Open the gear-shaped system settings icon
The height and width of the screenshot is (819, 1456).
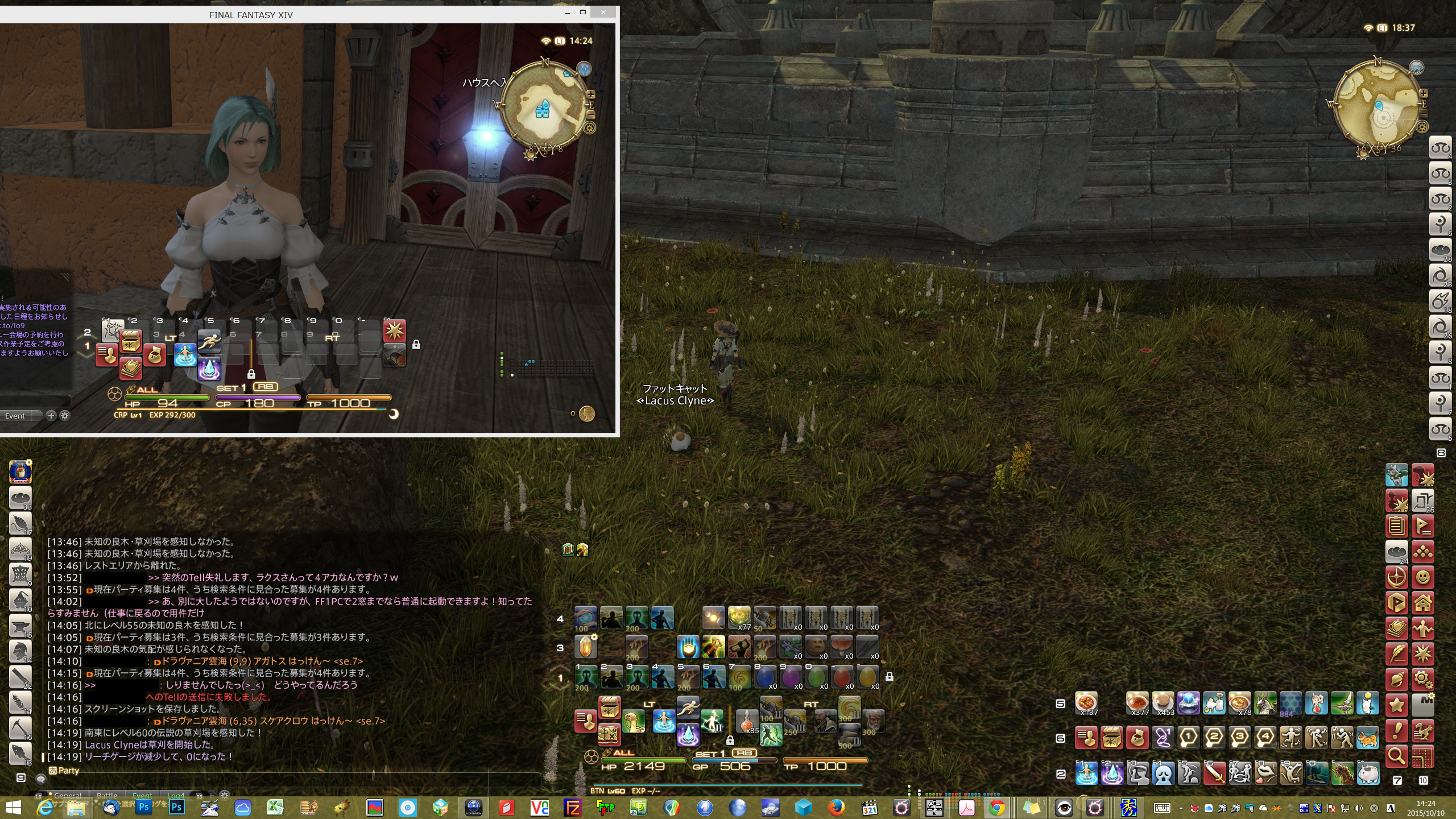[1423, 679]
